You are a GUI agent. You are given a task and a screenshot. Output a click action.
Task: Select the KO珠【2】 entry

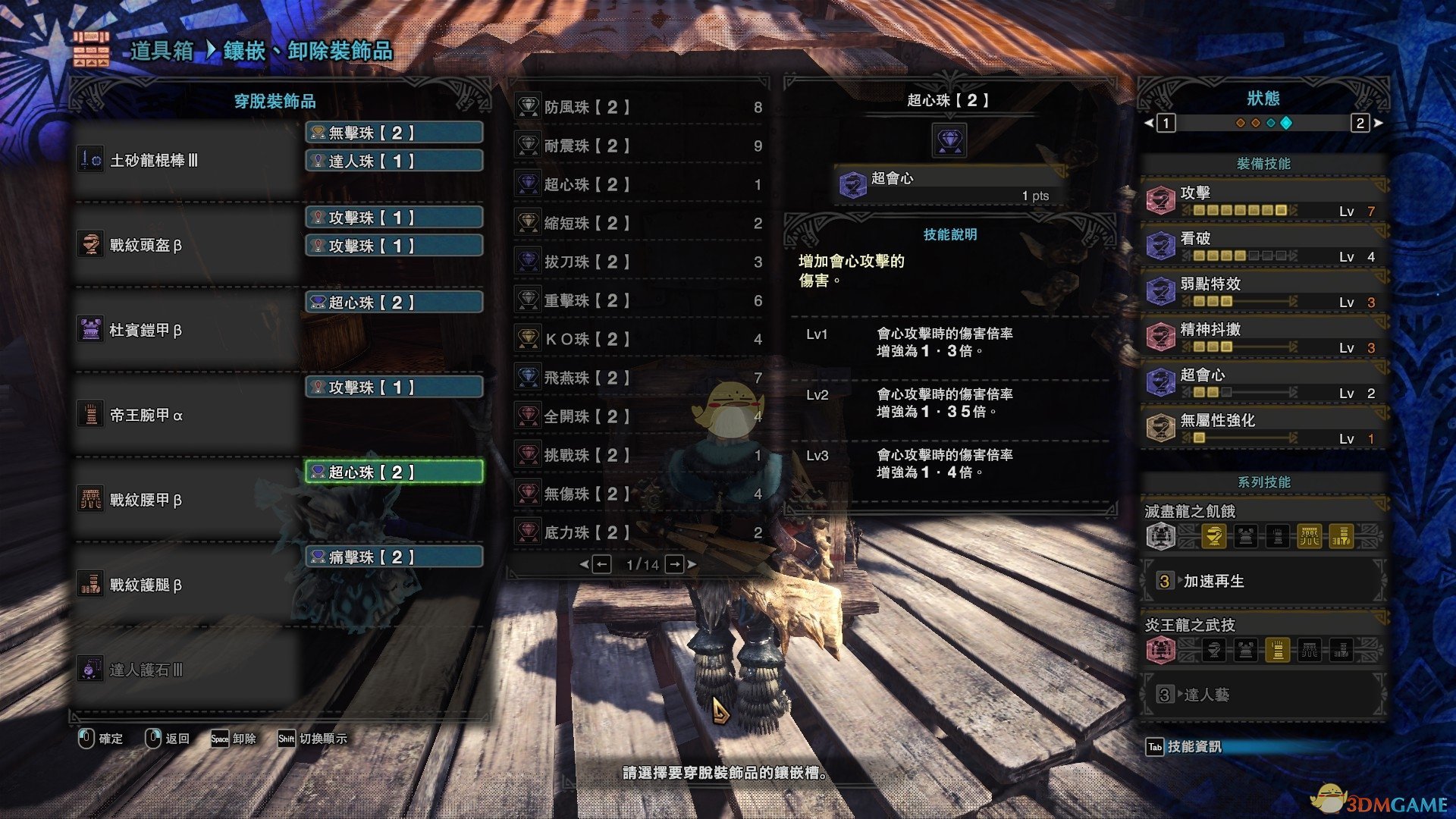pos(639,340)
